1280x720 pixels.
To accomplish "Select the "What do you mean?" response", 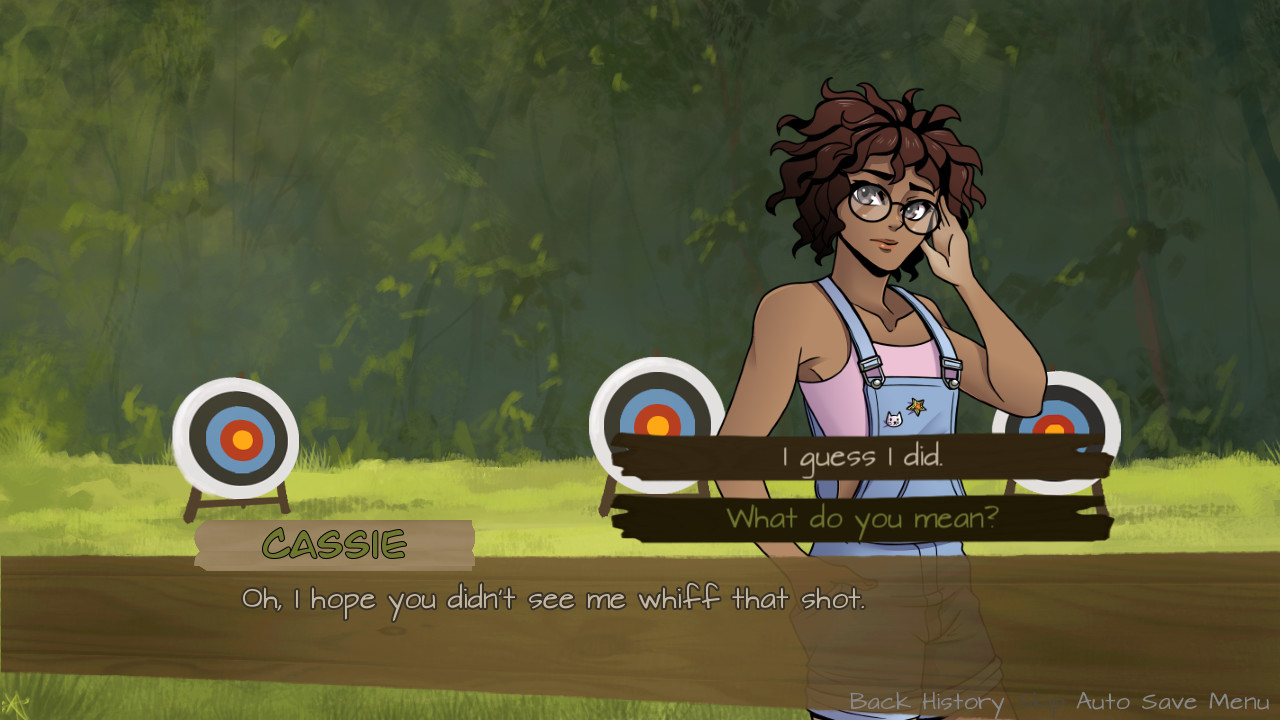I will pos(861,518).
